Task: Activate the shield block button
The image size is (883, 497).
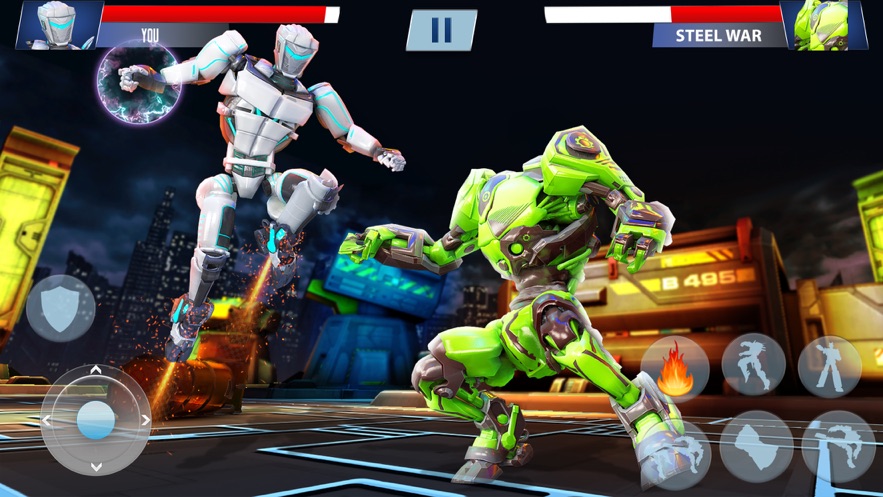Action: click(61, 307)
